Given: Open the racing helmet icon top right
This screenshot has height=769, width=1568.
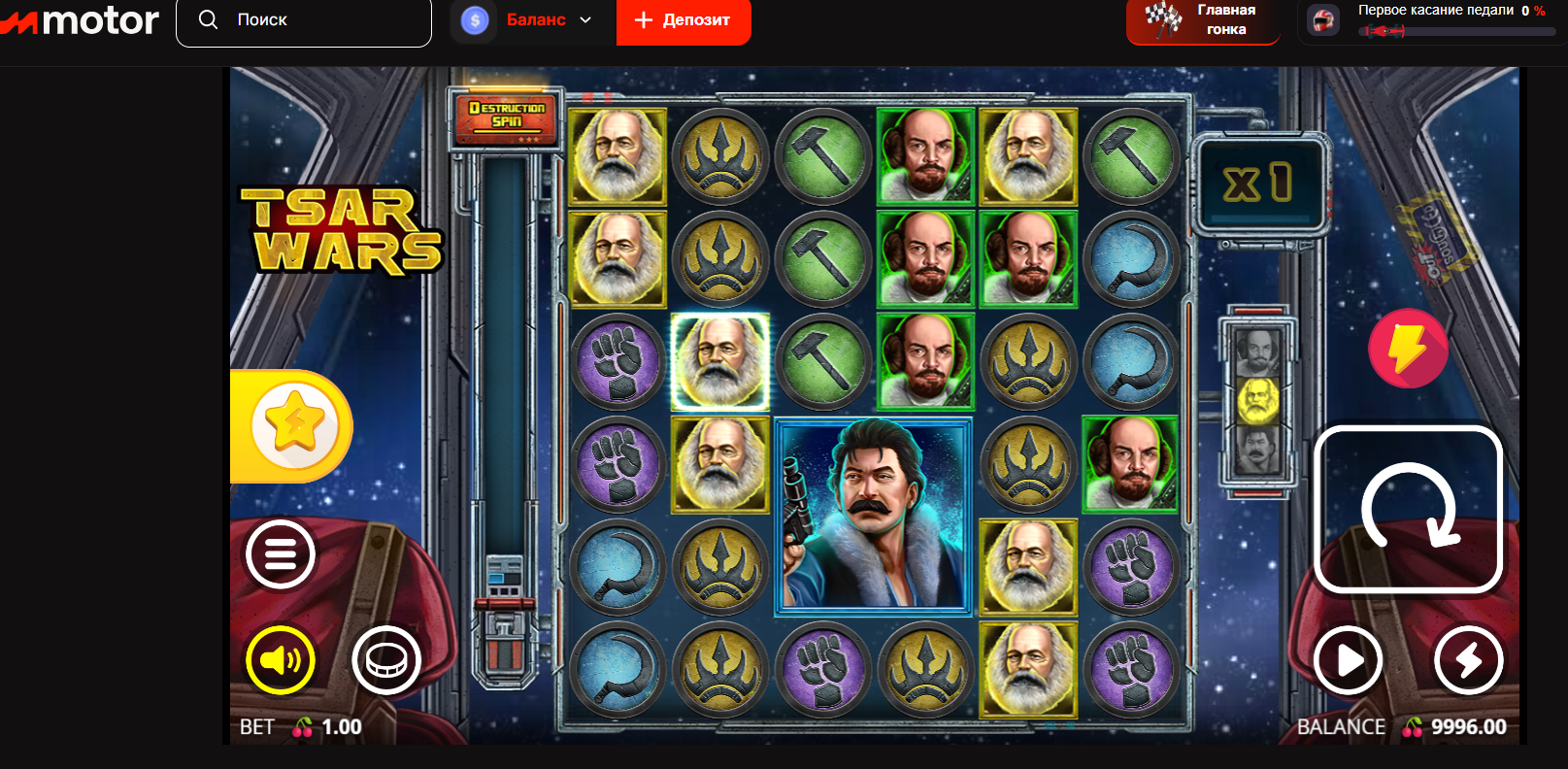Looking at the screenshot, I should [x=1322, y=19].
